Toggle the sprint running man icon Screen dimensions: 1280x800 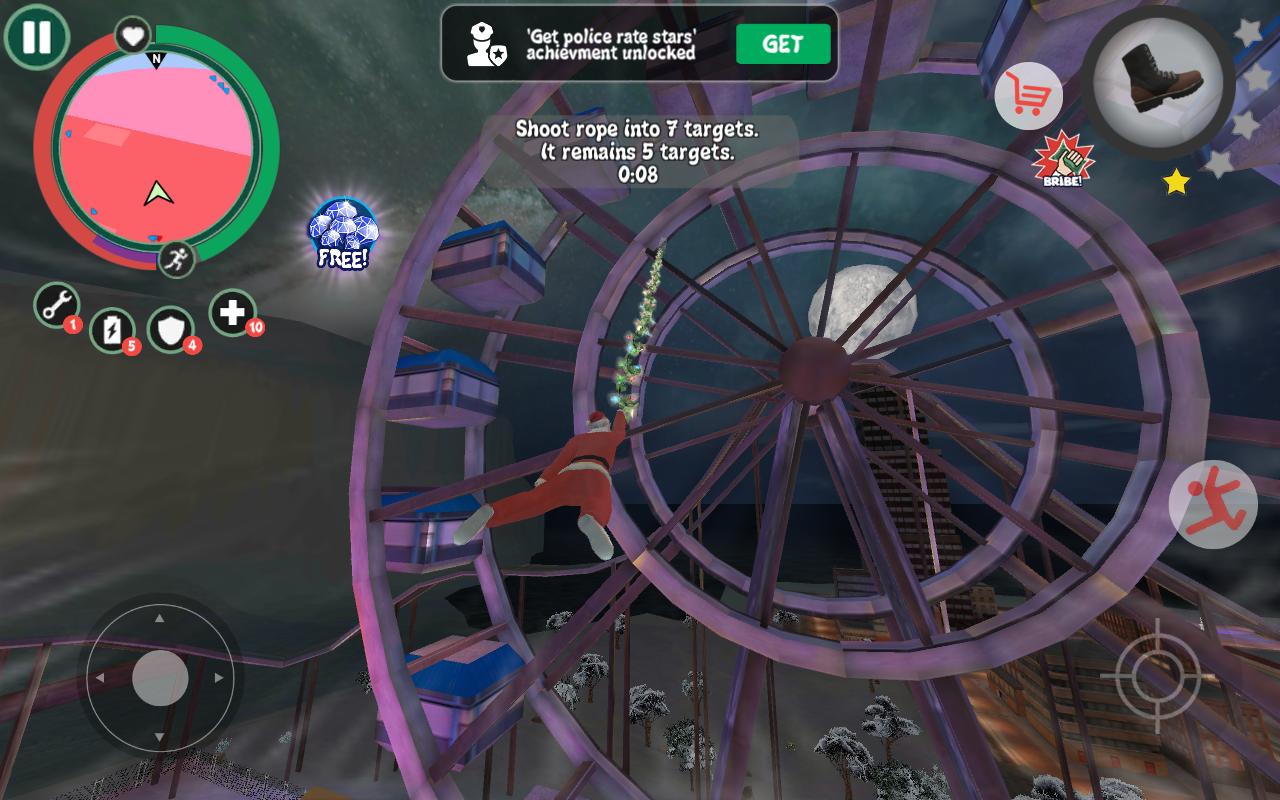click(176, 260)
